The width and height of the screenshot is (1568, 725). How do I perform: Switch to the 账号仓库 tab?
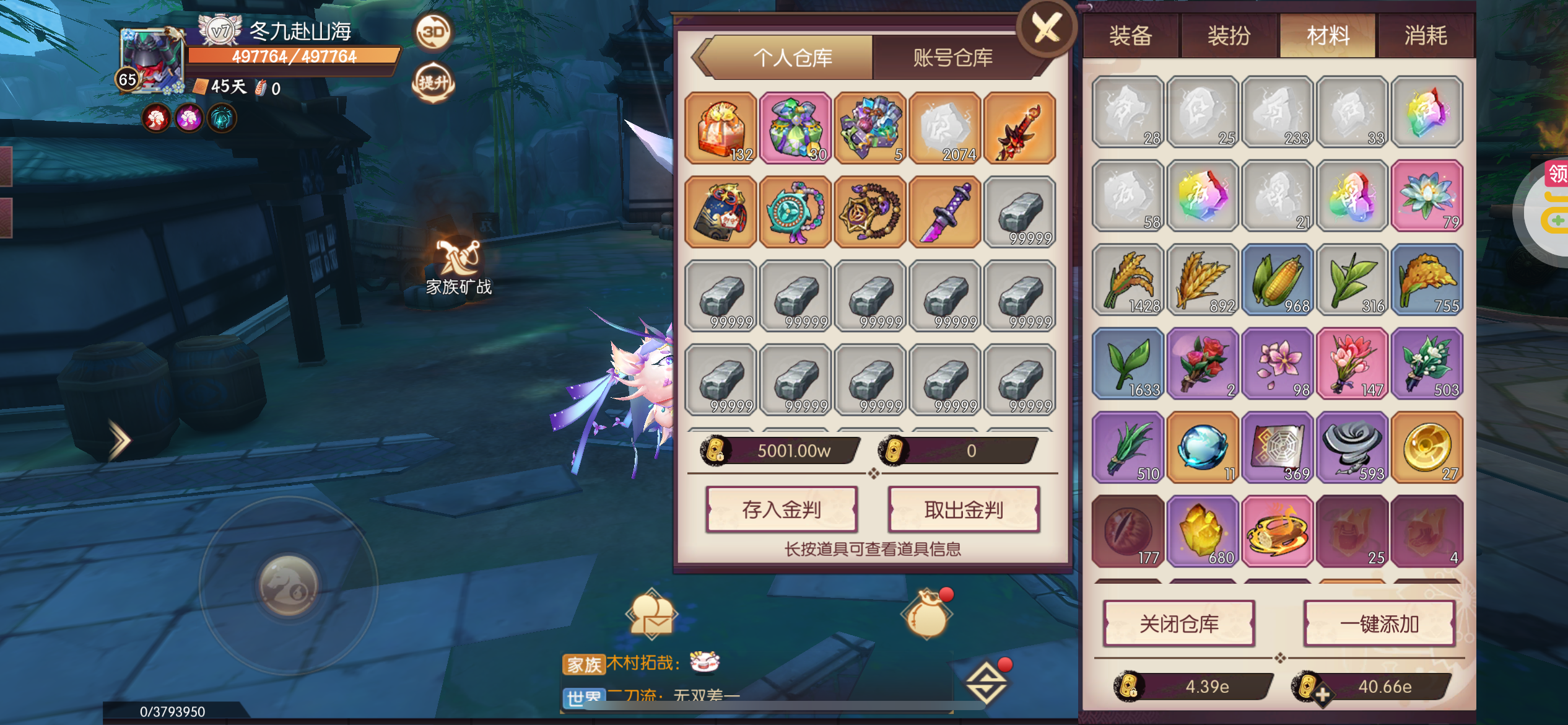tap(952, 58)
